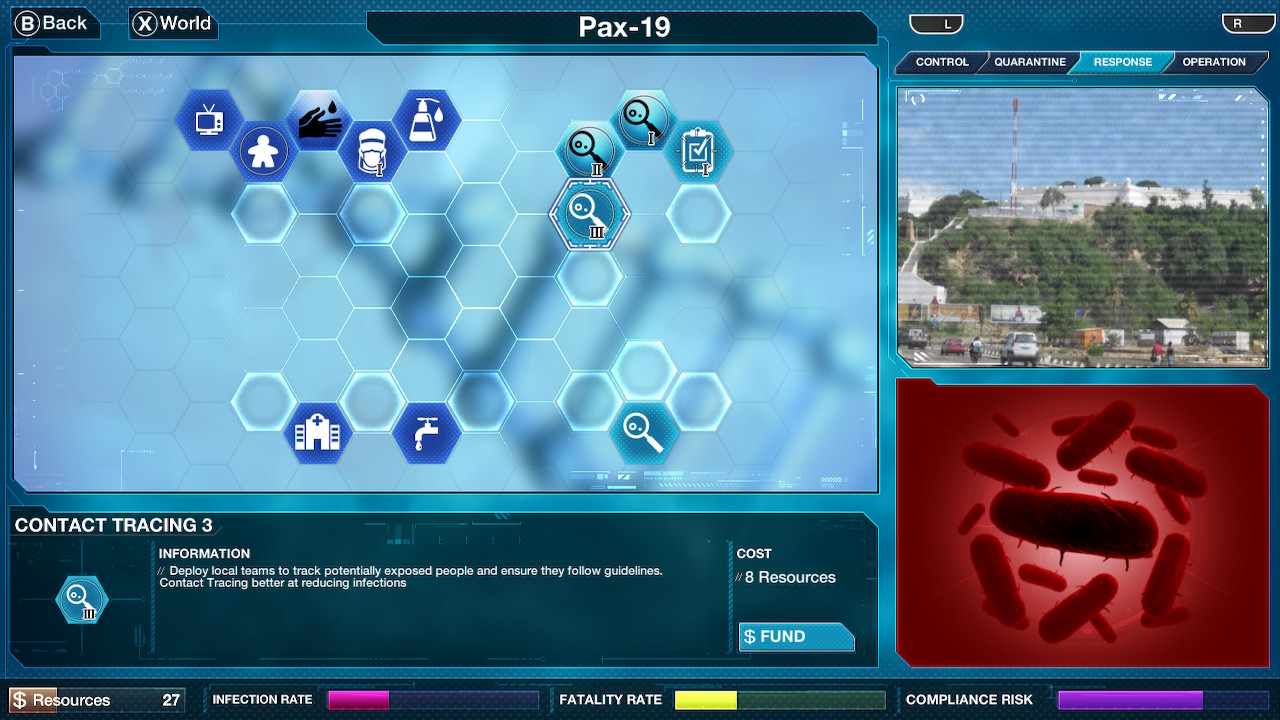The height and width of the screenshot is (720, 1280).
Task: Switch to the QUARANTINE tab
Action: pos(1028,62)
